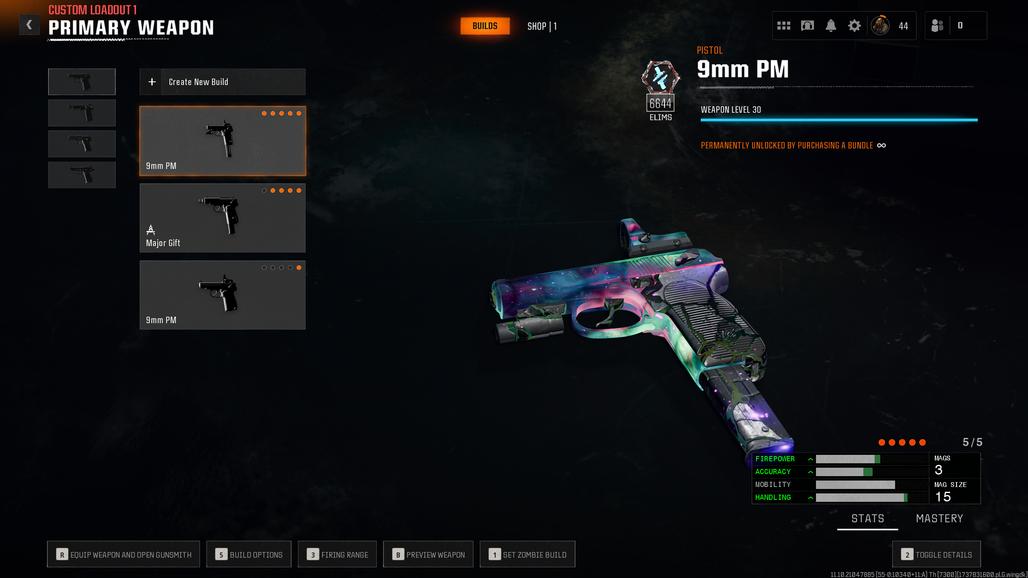Go back with the top-left arrow
Screen dimensions: 1028x578
click(x=29, y=25)
